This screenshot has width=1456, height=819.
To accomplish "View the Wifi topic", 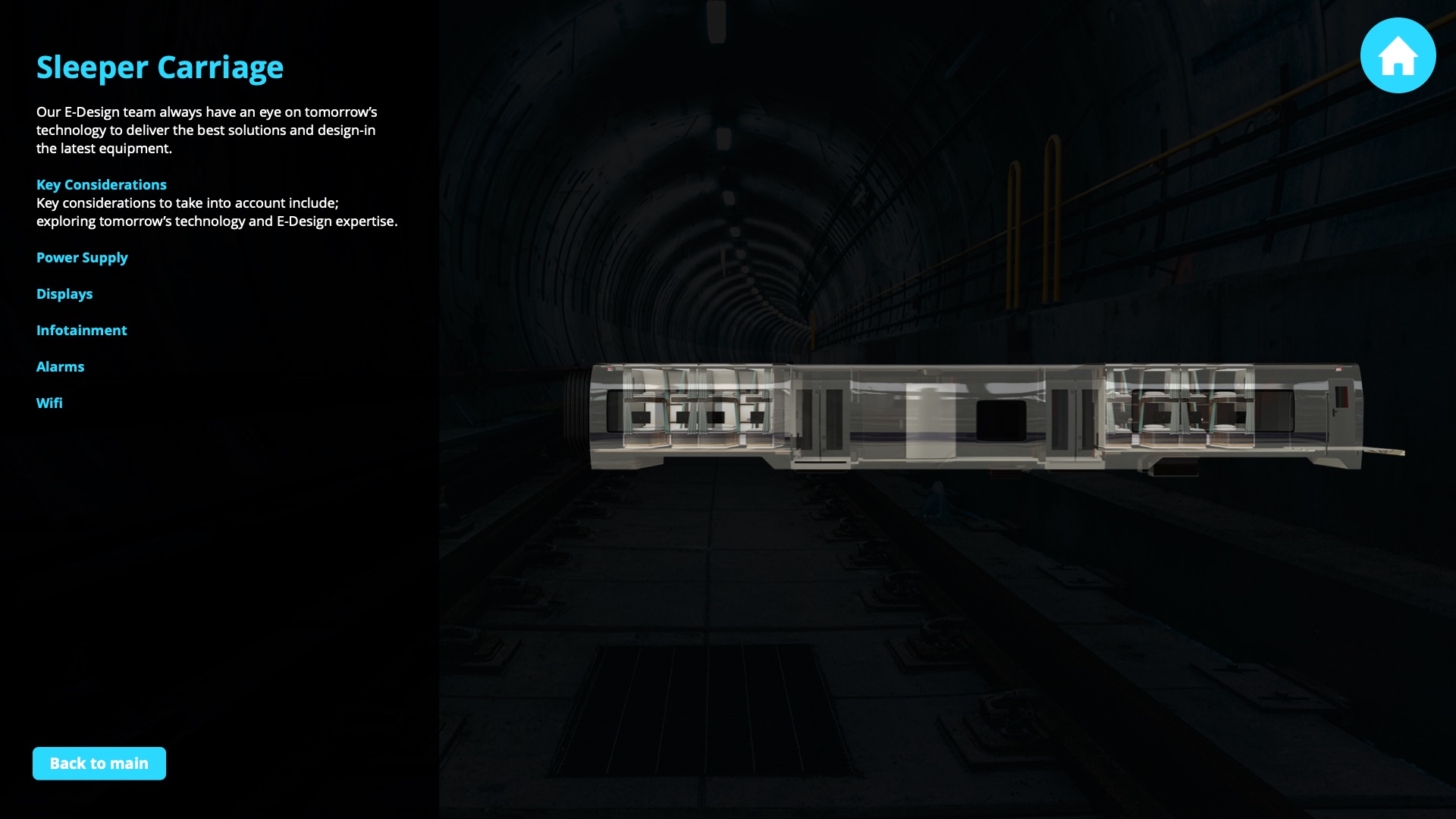I will point(49,403).
